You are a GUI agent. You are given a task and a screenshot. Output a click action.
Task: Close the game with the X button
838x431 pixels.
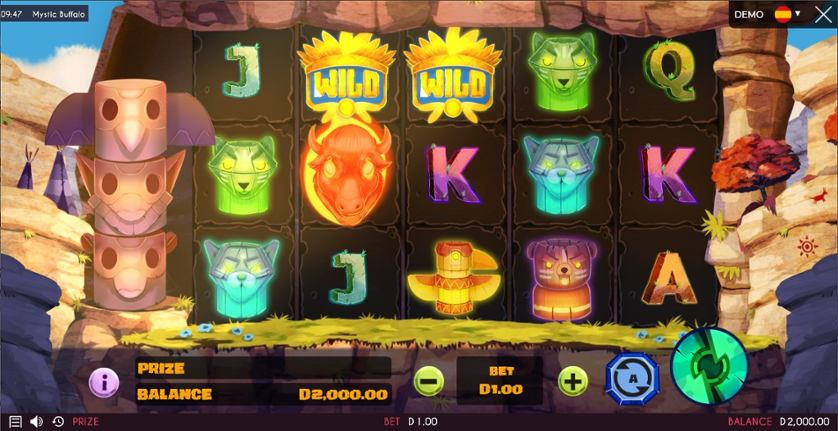click(822, 15)
